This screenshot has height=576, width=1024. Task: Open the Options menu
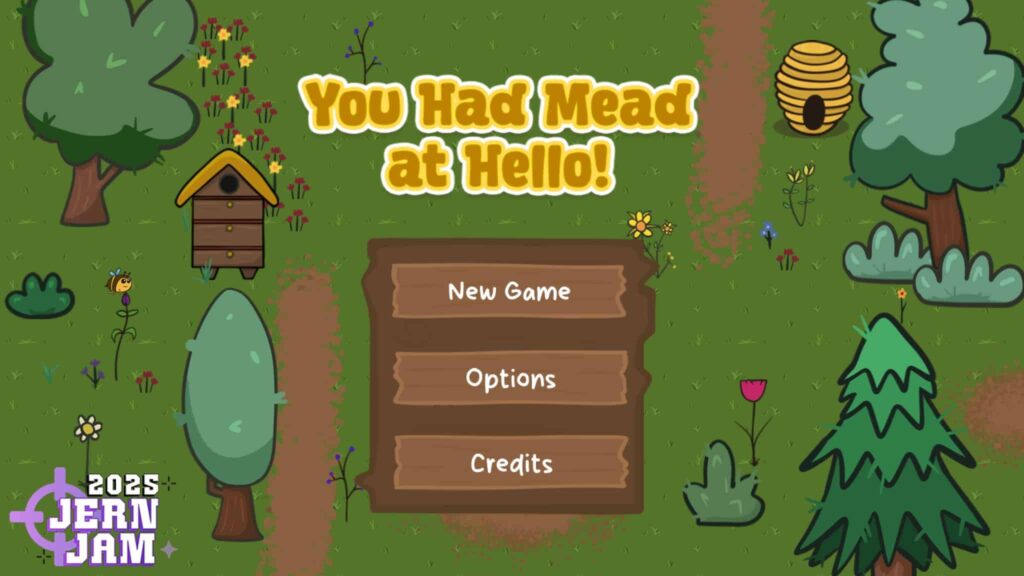point(510,378)
